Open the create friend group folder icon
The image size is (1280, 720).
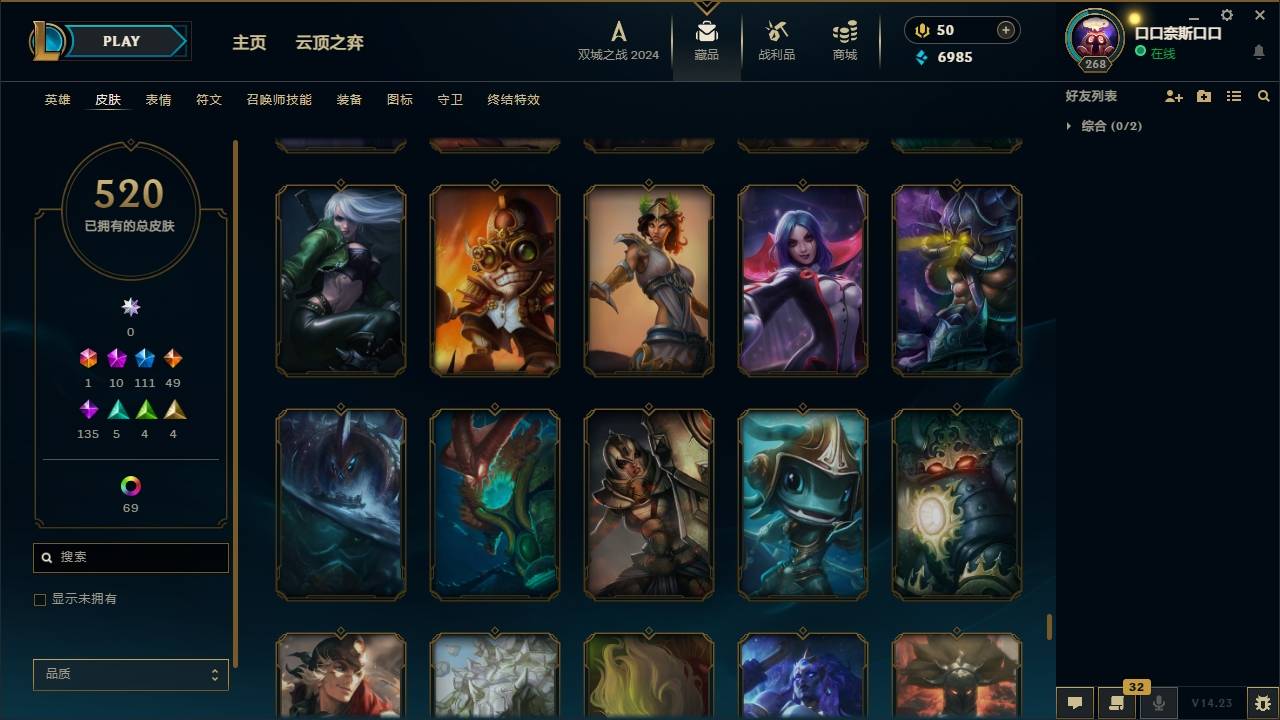click(1204, 95)
